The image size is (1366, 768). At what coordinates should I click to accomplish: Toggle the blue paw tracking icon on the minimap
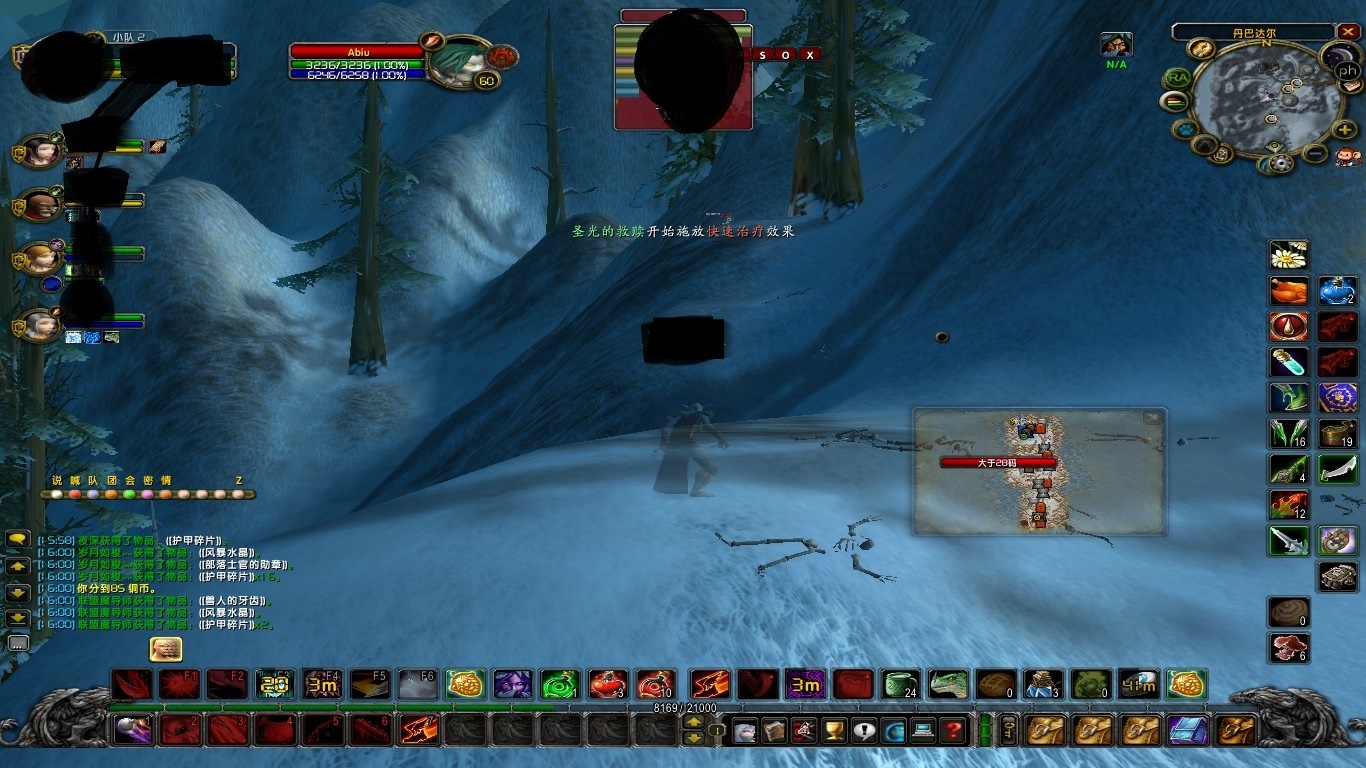(1184, 127)
